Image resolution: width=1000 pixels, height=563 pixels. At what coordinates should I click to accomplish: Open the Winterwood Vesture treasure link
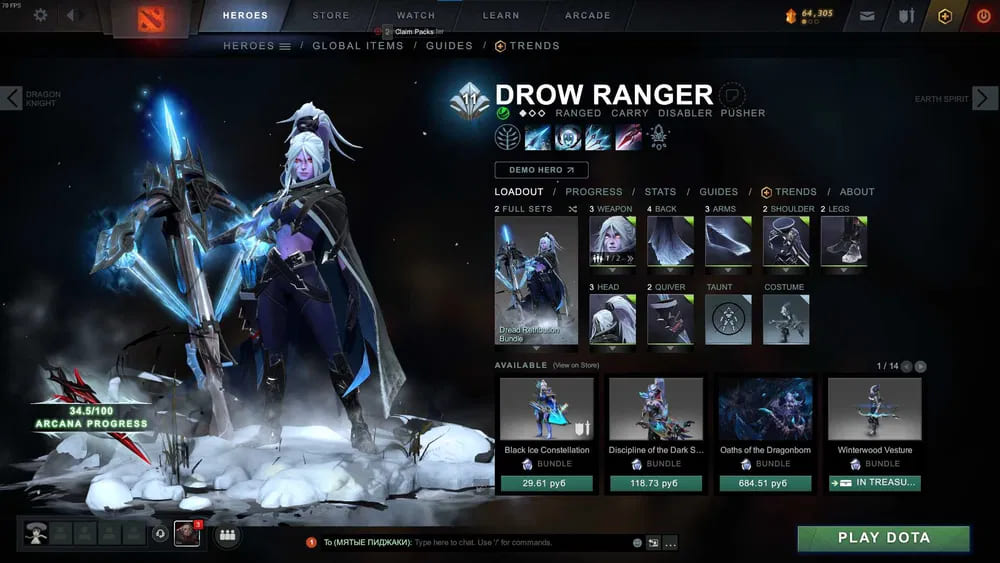(874, 483)
